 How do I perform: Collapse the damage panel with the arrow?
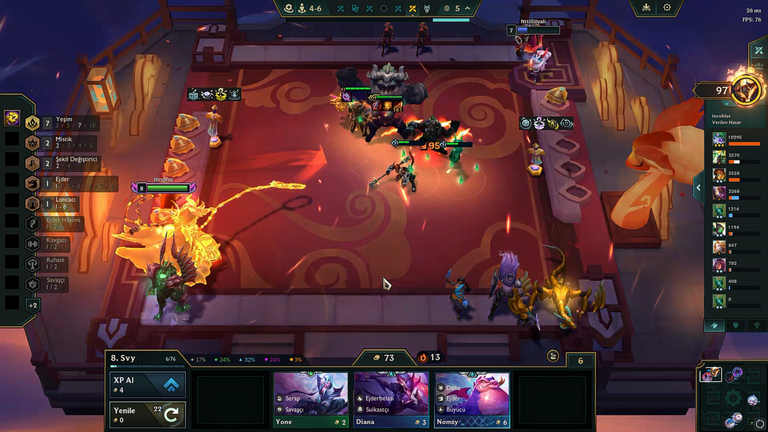pos(698,186)
